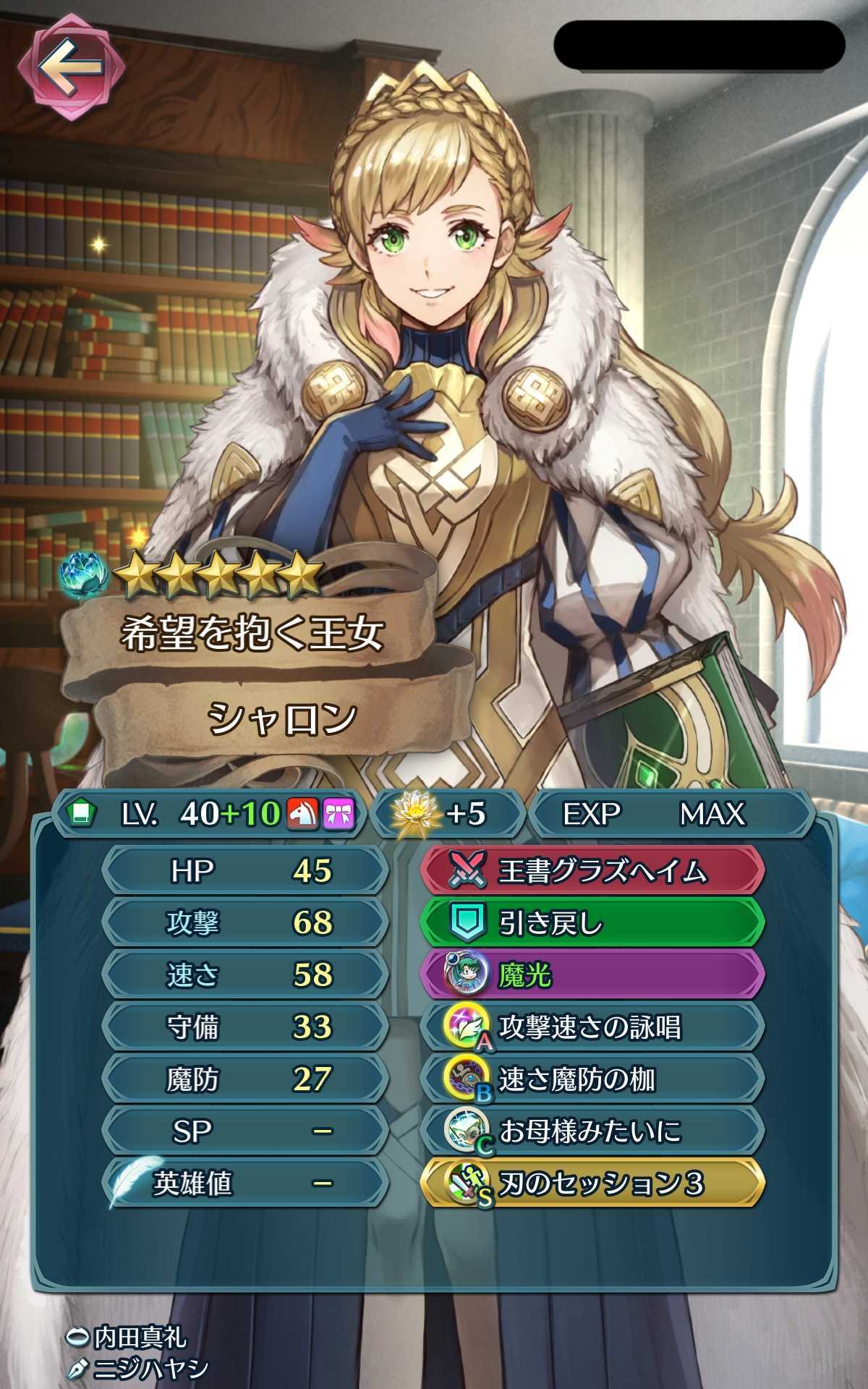Show details for the special 魔光
The width and height of the screenshot is (868, 1389).
(x=592, y=976)
